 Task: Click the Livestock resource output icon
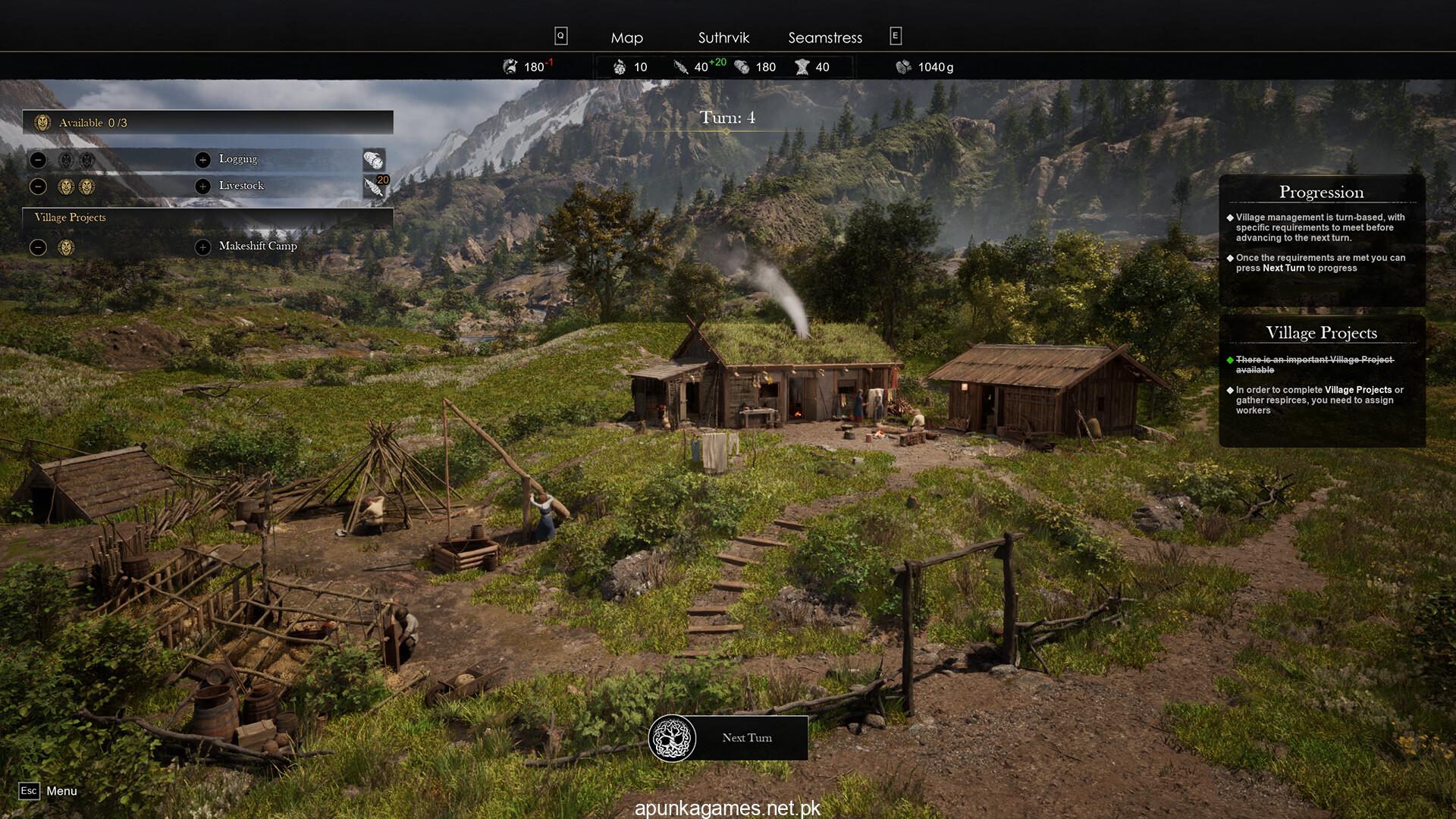point(374,187)
